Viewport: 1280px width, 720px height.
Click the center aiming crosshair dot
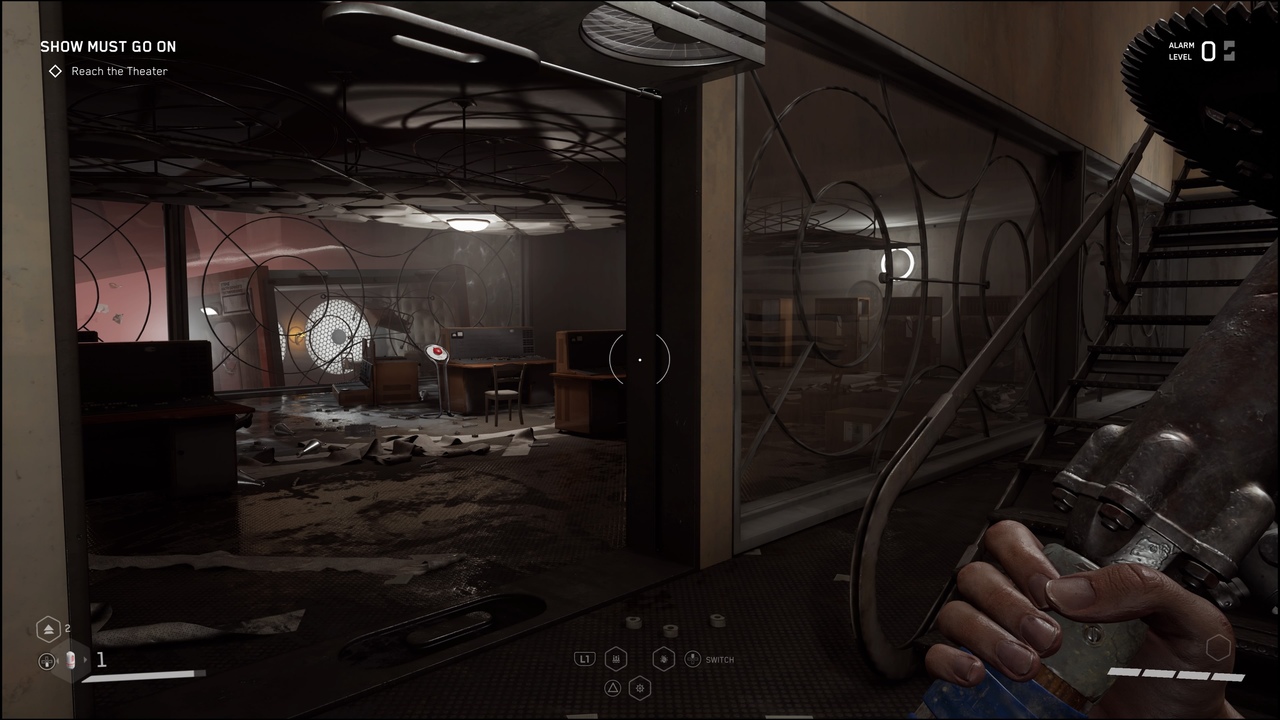coord(640,360)
